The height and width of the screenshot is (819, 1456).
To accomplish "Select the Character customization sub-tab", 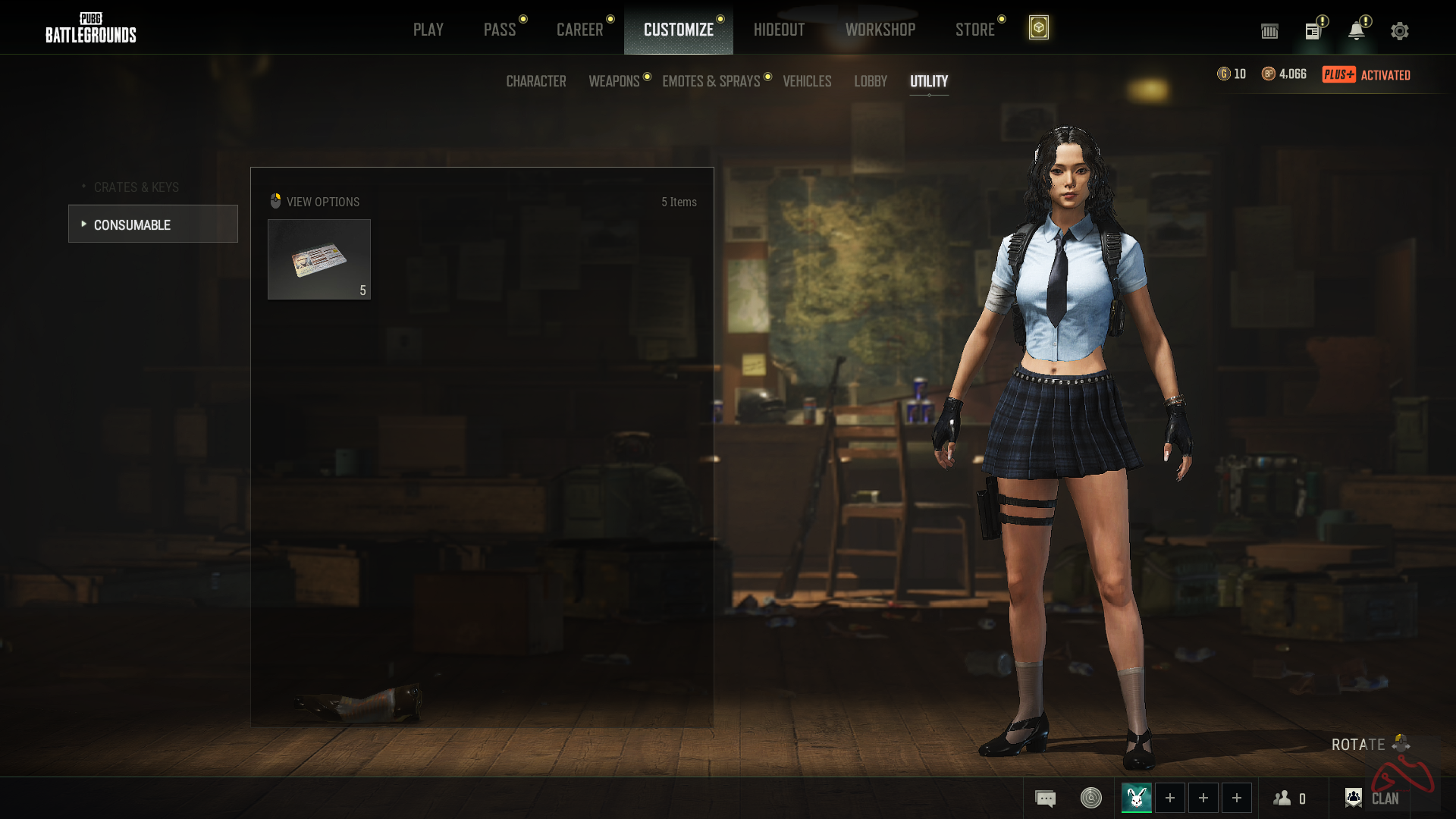I will pyautogui.click(x=536, y=81).
